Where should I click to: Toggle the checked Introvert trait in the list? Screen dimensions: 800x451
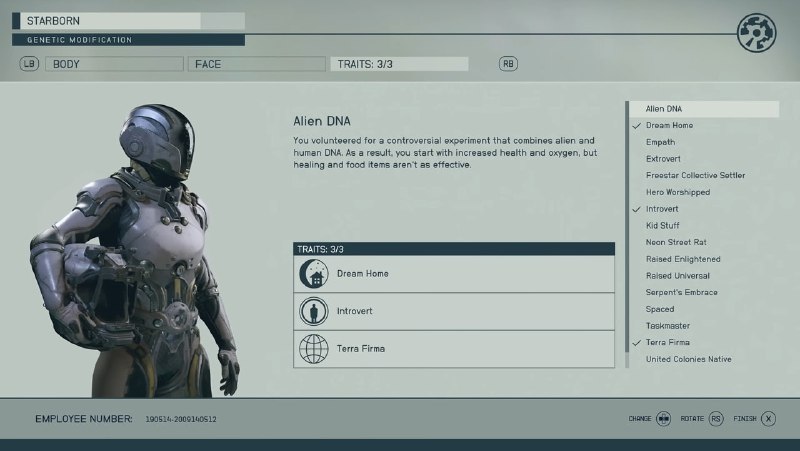[662, 209]
